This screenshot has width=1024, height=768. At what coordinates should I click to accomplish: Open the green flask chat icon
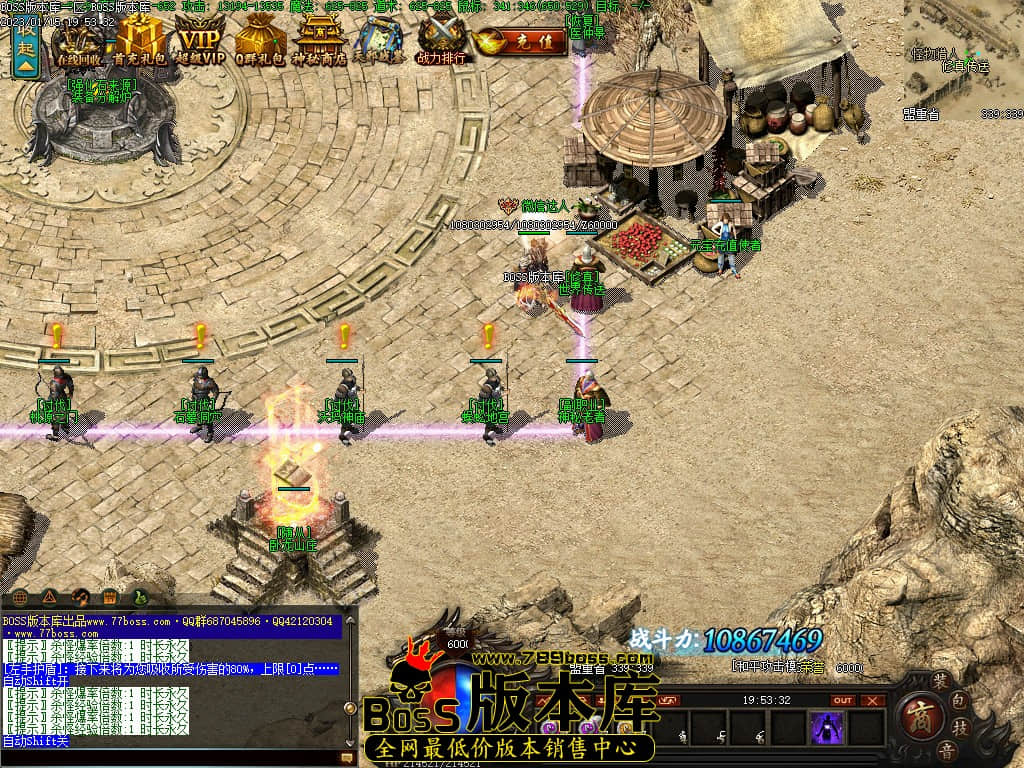141,597
